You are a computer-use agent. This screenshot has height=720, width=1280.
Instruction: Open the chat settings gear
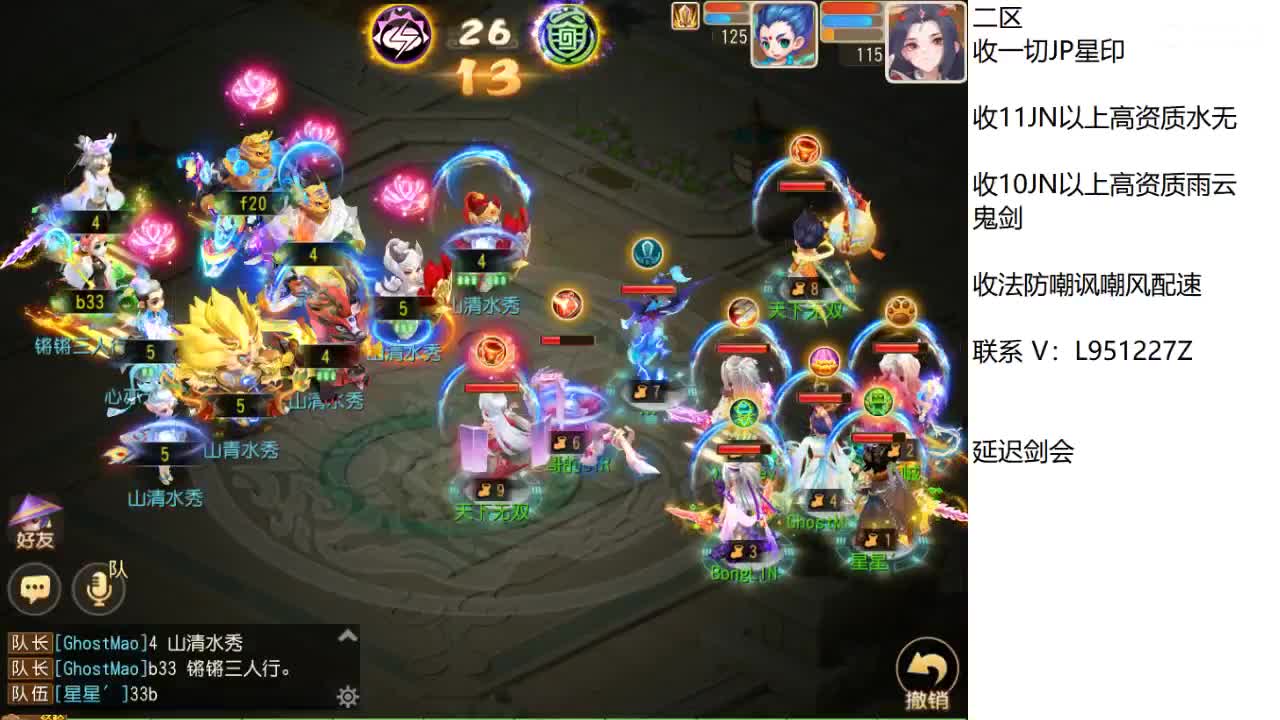pyautogui.click(x=347, y=697)
